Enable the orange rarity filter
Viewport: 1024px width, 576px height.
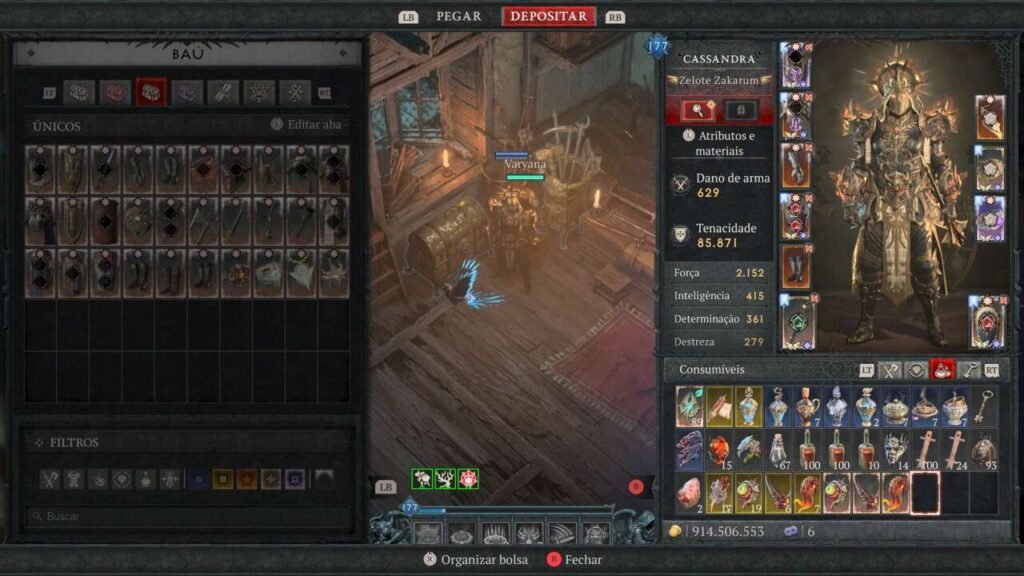pyautogui.click(x=246, y=479)
